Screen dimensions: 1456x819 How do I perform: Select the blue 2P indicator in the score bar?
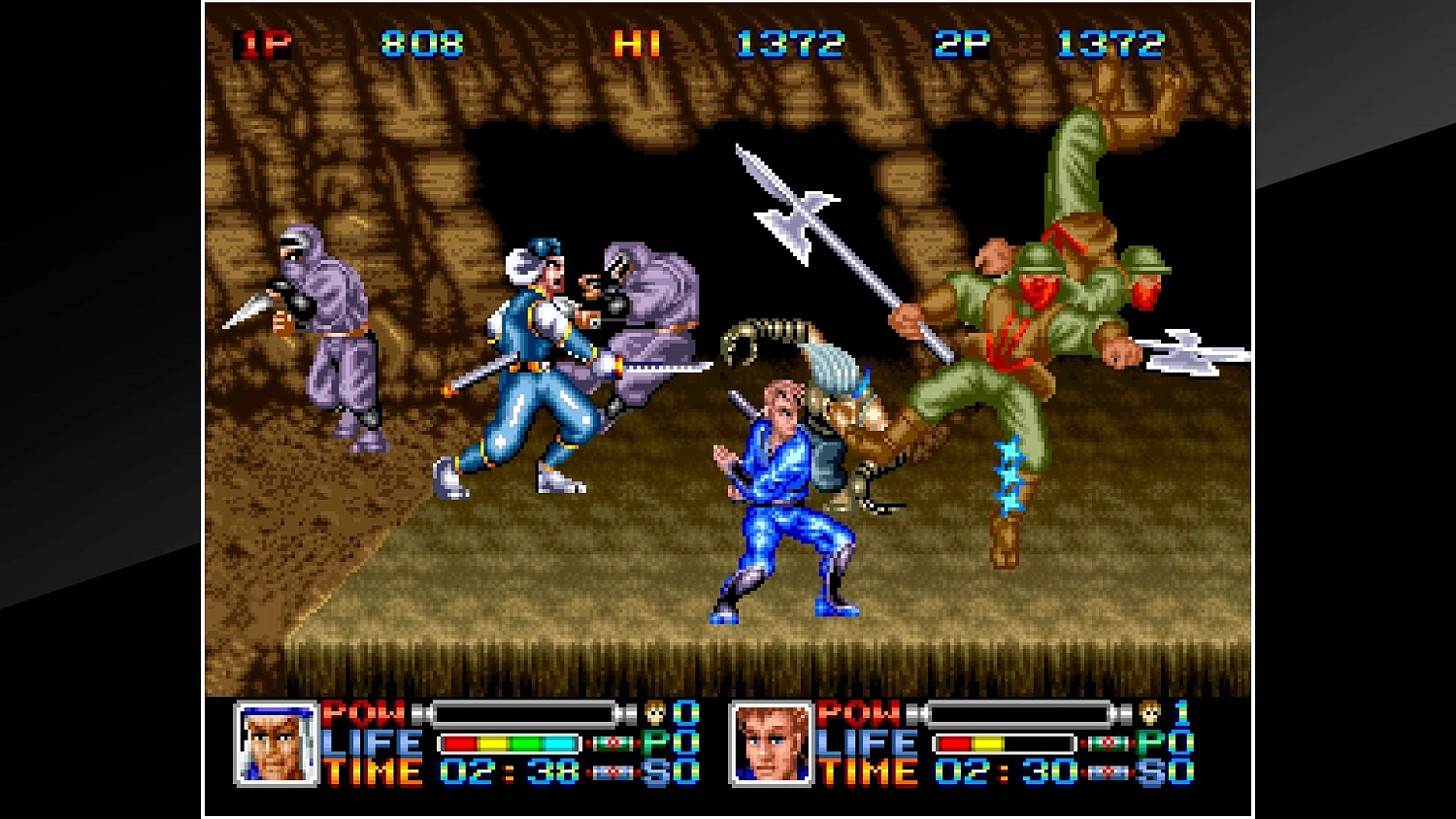[961, 43]
